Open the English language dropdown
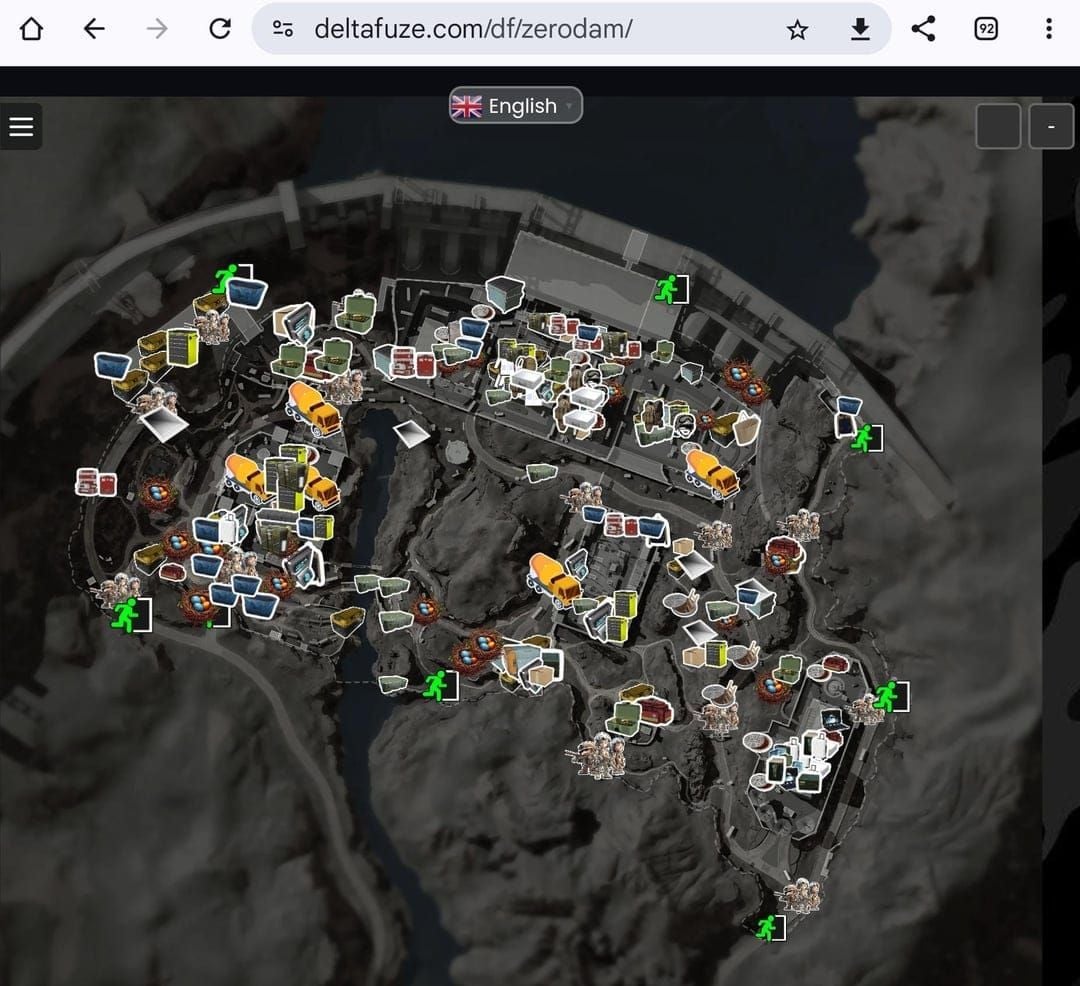Viewport: 1080px width, 986px height. pyautogui.click(x=515, y=106)
